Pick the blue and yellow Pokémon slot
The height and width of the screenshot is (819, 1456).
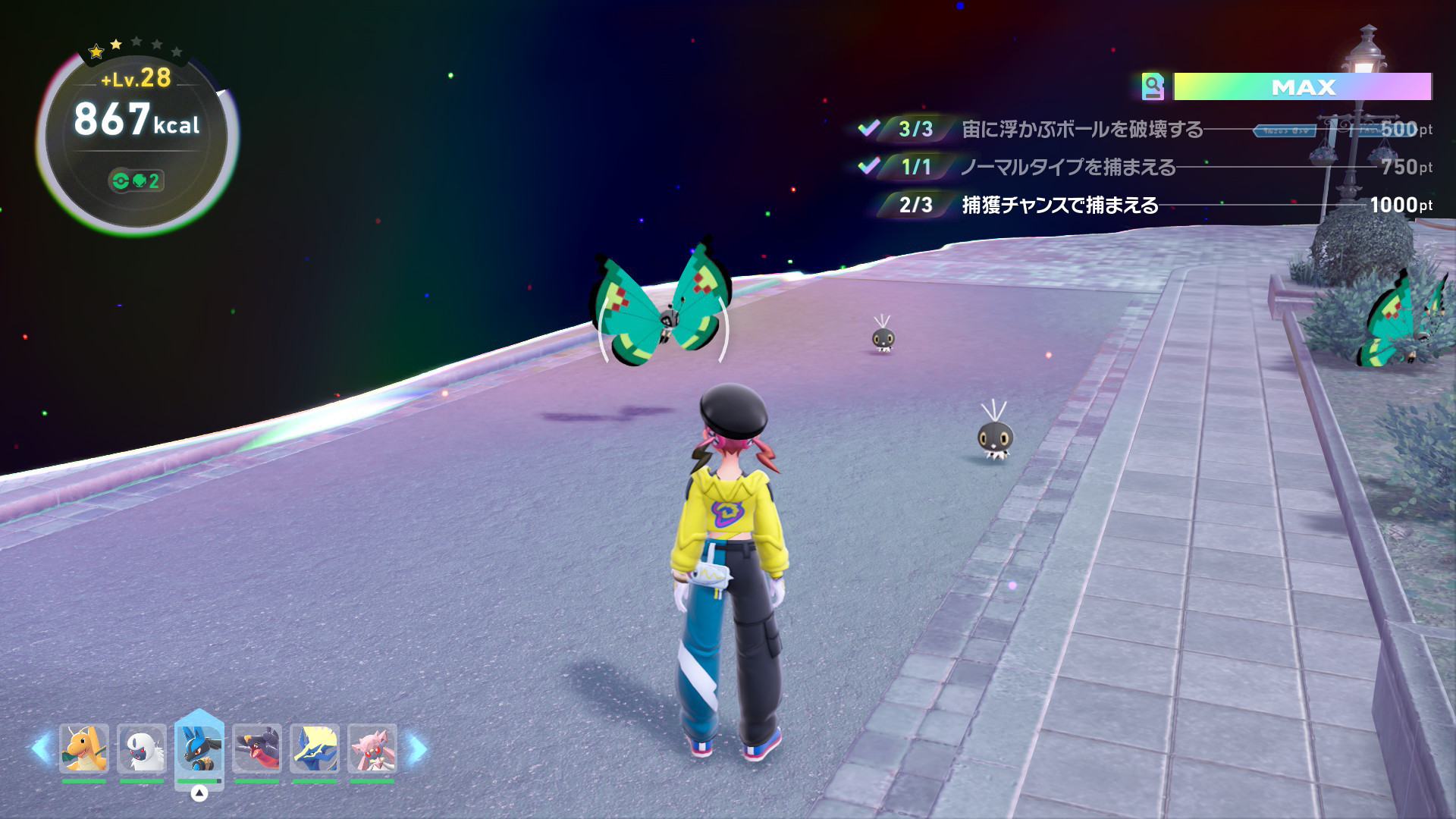click(315, 748)
